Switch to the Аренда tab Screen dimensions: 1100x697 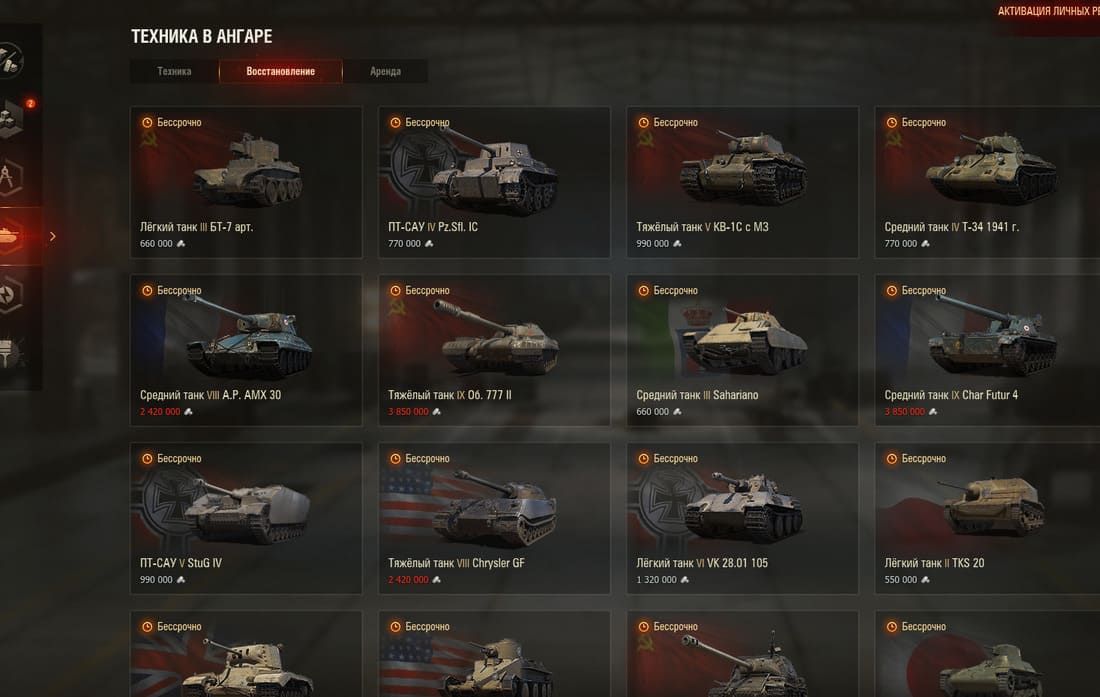[385, 71]
